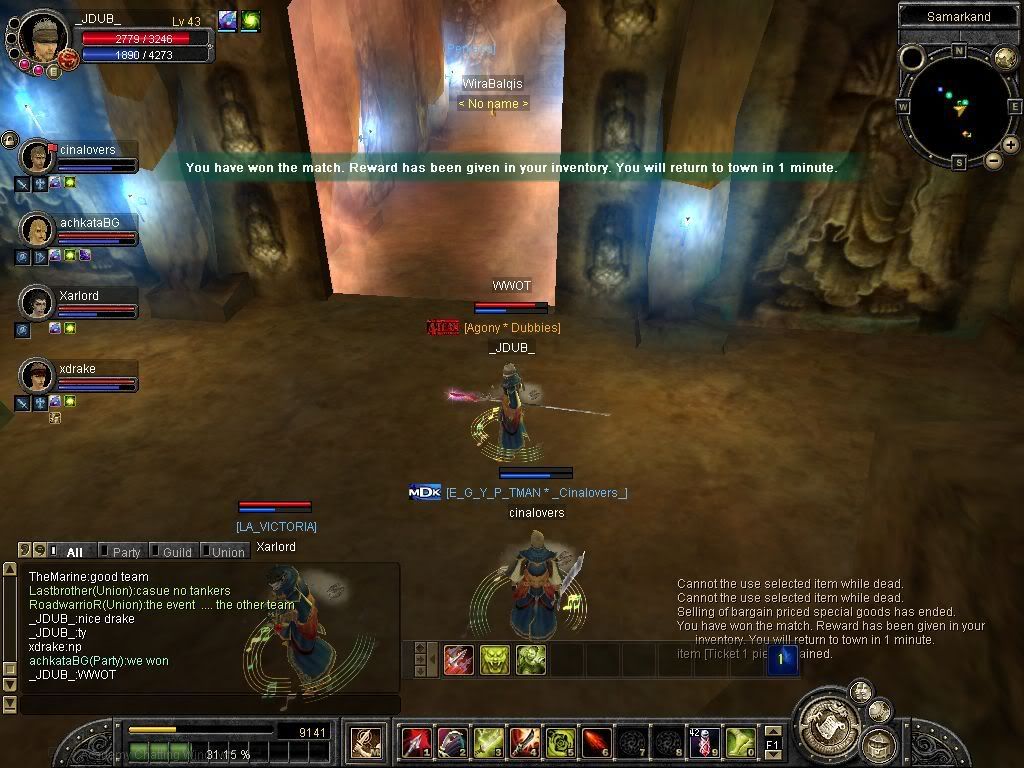Open the Union chat tab
Screen dimensions: 1024x768
[x=227, y=551]
